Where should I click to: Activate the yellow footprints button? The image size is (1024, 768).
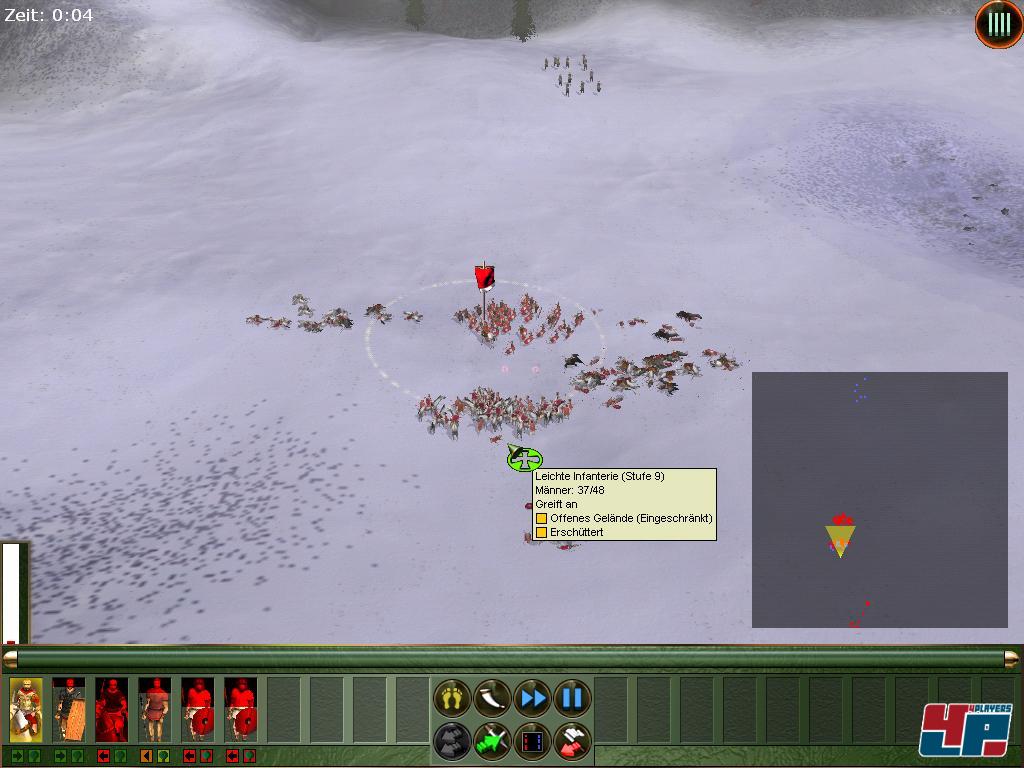(x=452, y=697)
